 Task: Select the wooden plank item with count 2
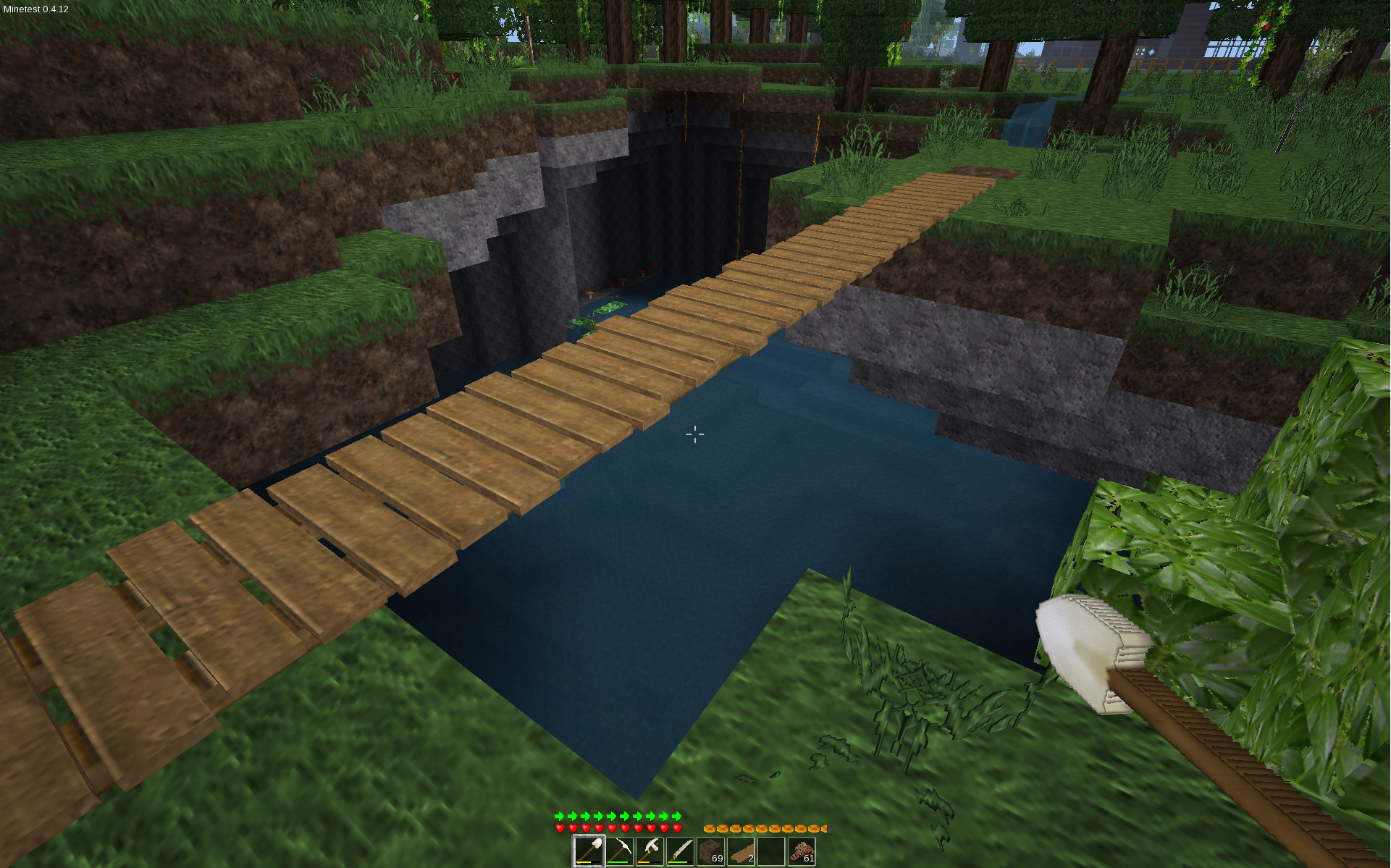[740, 850]
